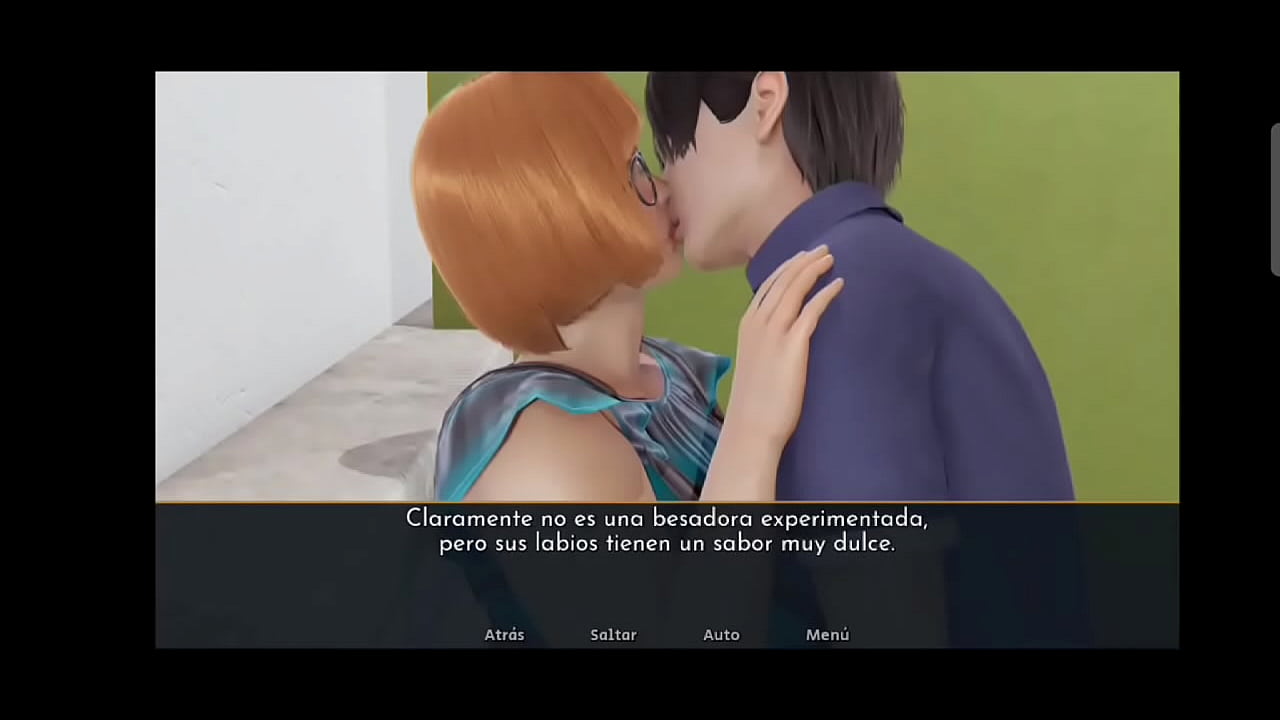Click the black border at the top

640,35
